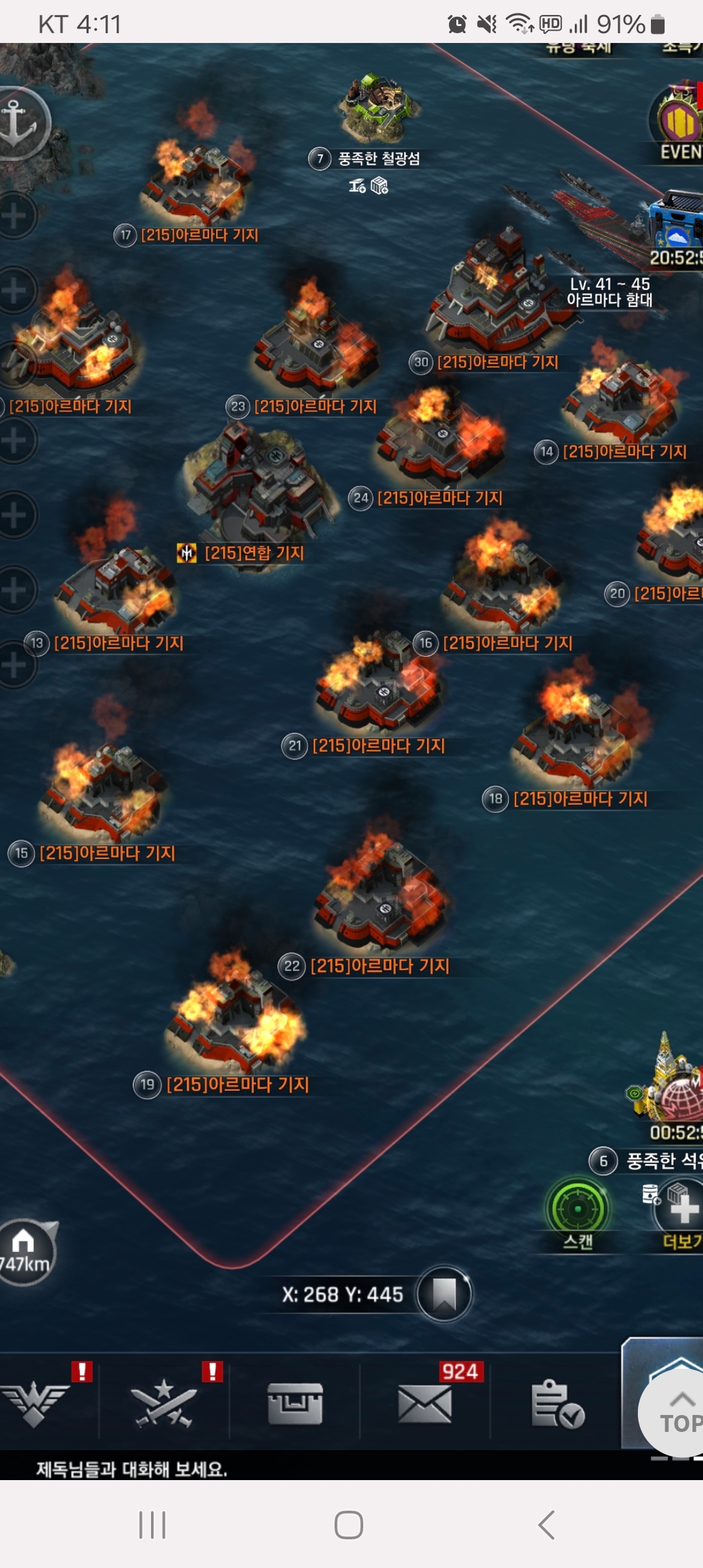Viewport: 703px width, 1568px height.
Task: Tap the Android home navigation button
Action: [x=349, y=1525]
